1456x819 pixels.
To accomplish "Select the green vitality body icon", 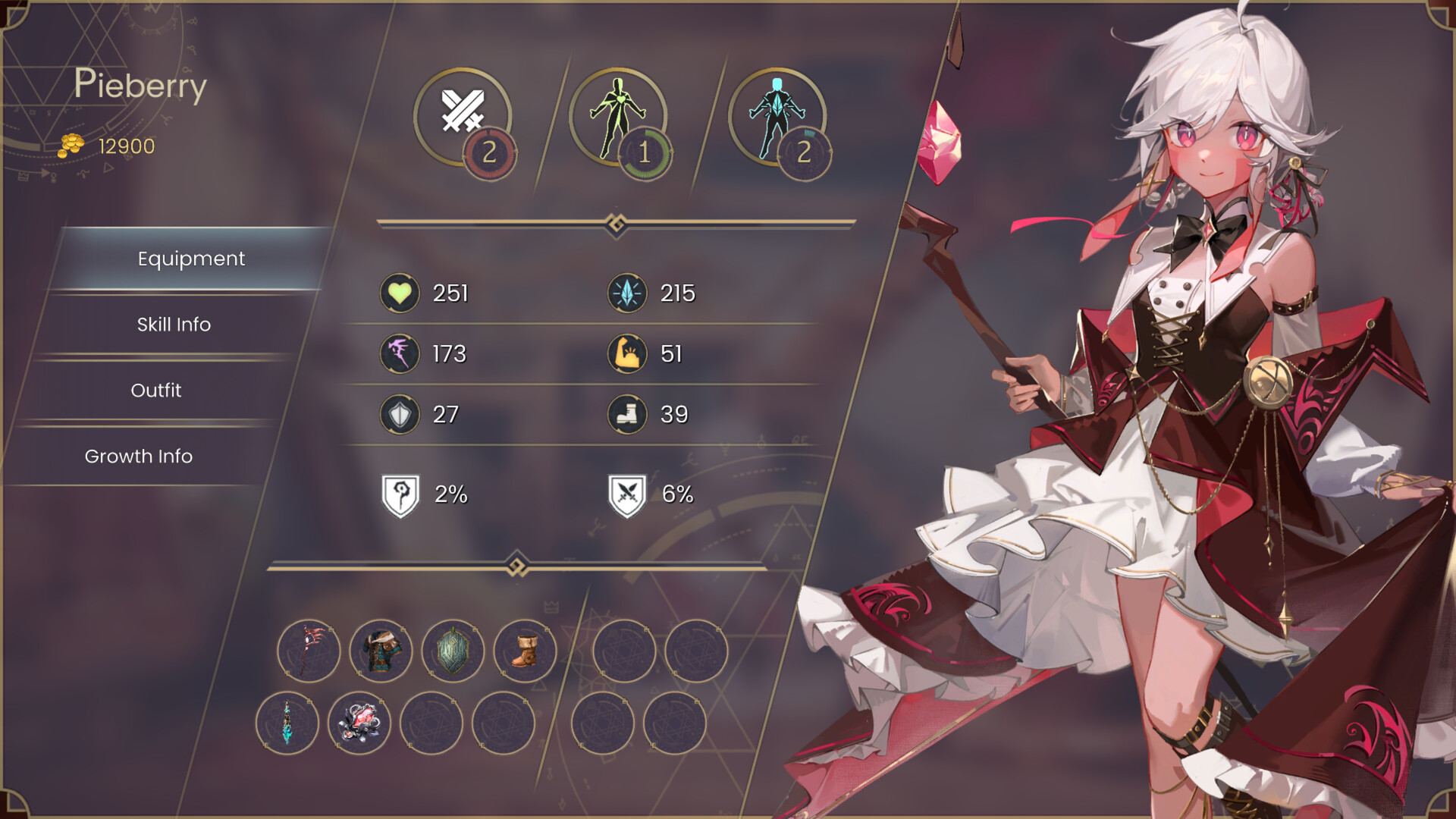I will coord(618,114).
